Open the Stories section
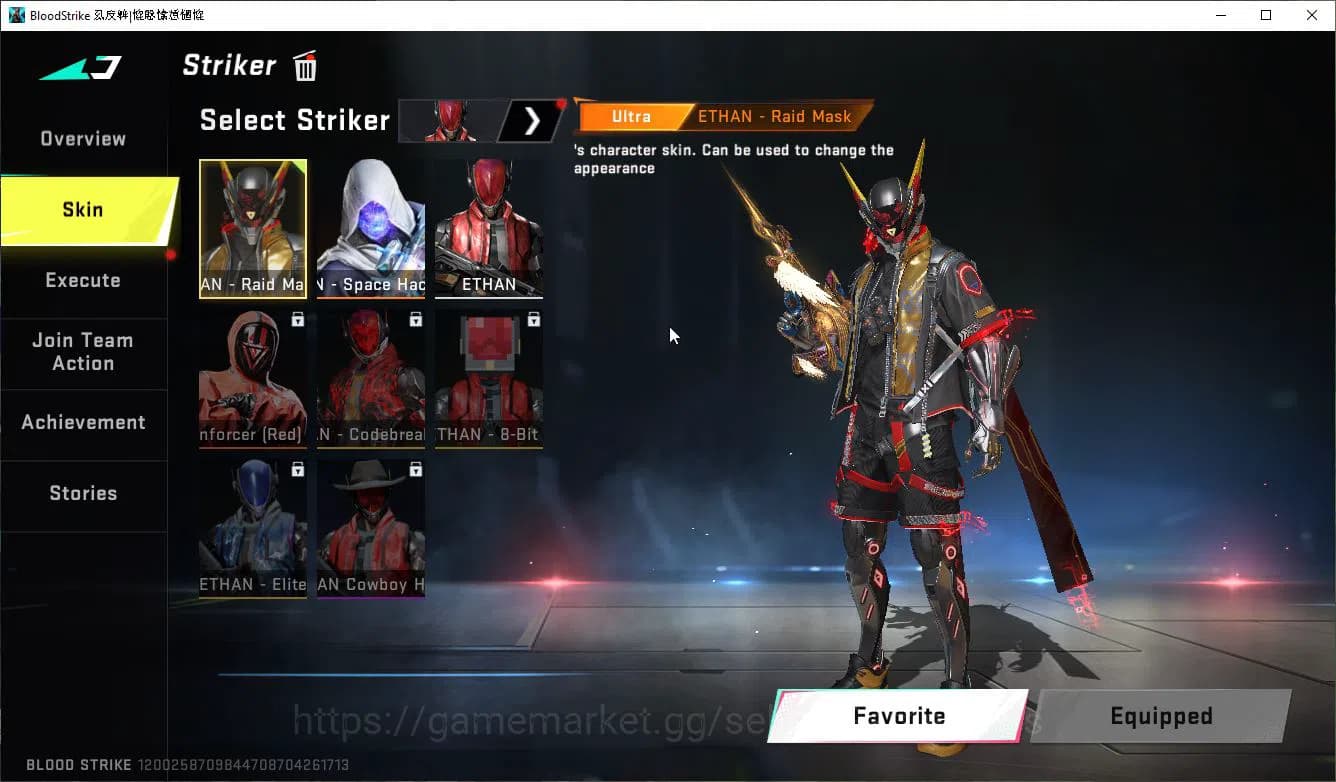The width and height of the screenshot is (1336, 782). pos(82,492)
